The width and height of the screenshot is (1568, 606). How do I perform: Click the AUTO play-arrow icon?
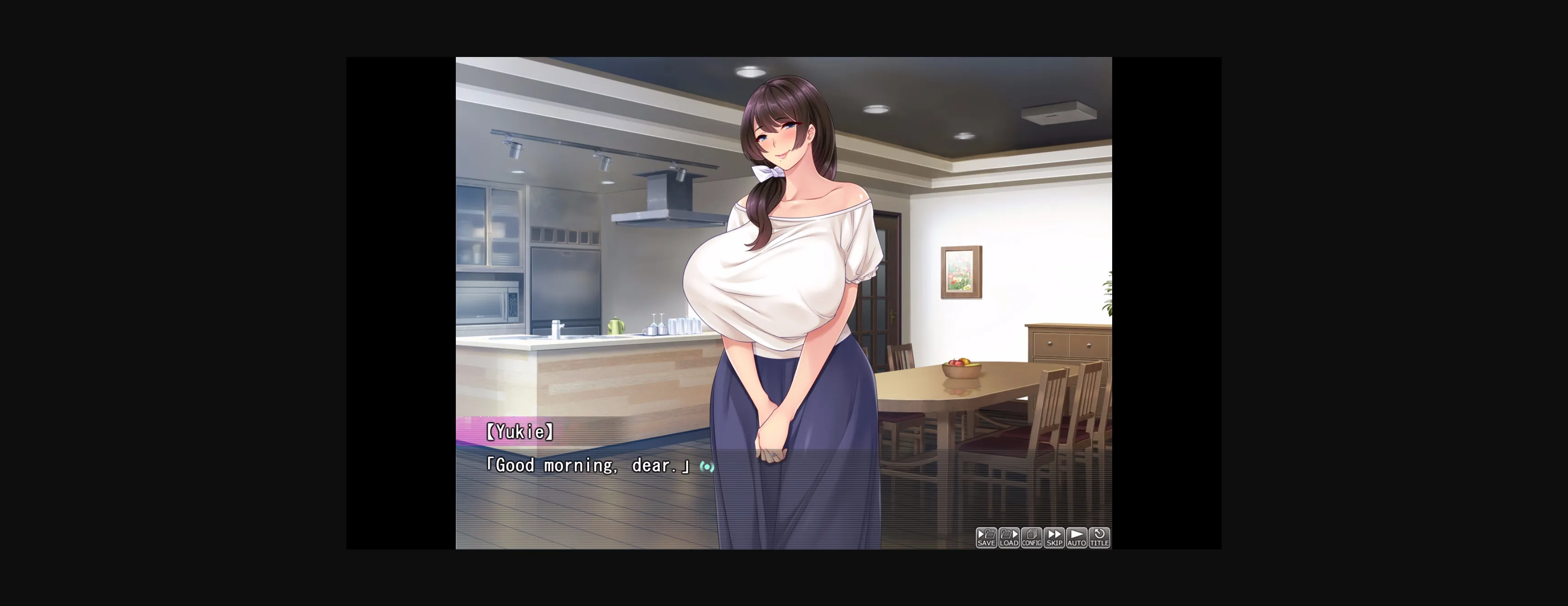tap(1077, 534)
